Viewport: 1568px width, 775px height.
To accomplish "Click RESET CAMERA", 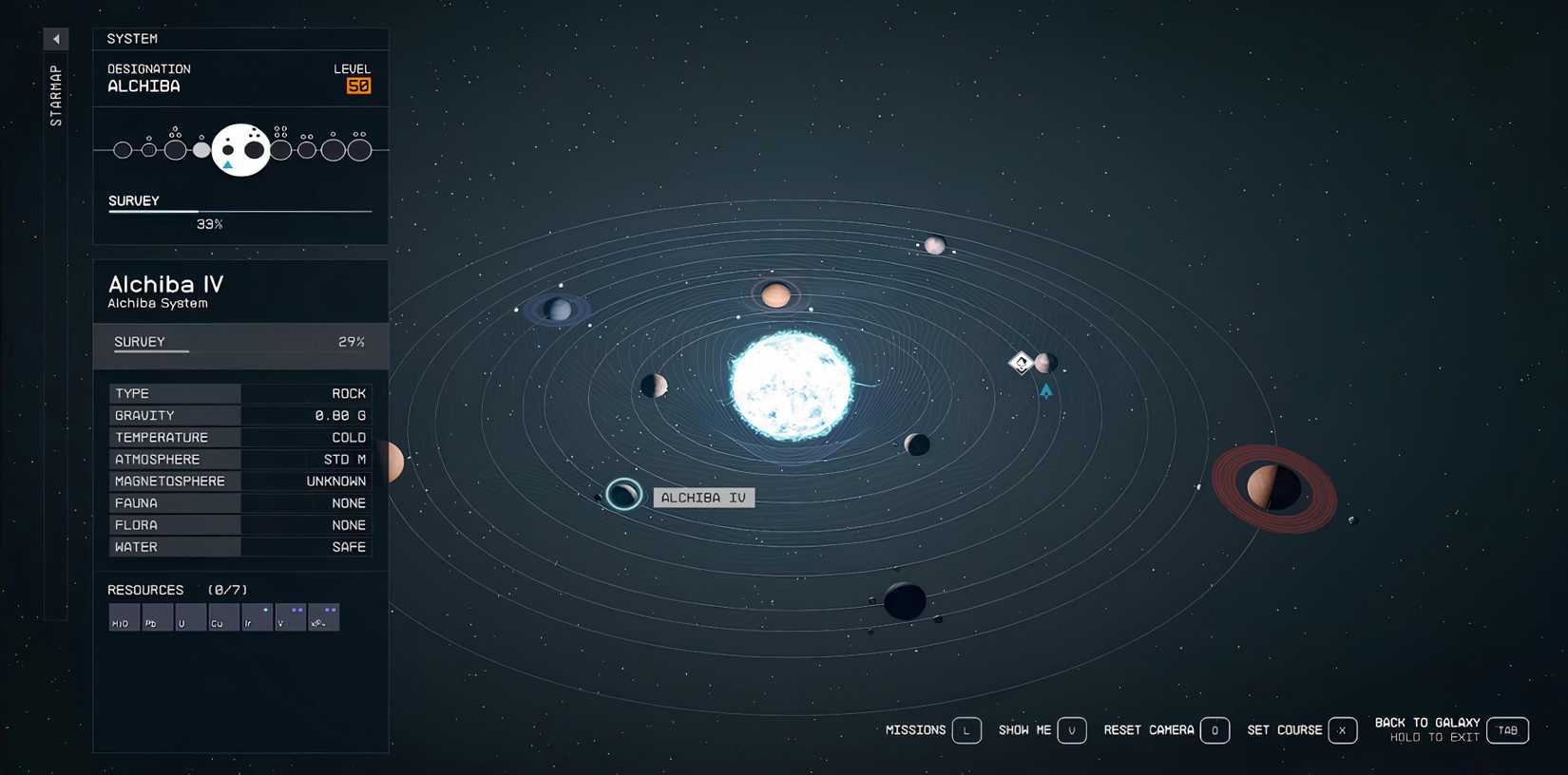I will coord(1148,730).
